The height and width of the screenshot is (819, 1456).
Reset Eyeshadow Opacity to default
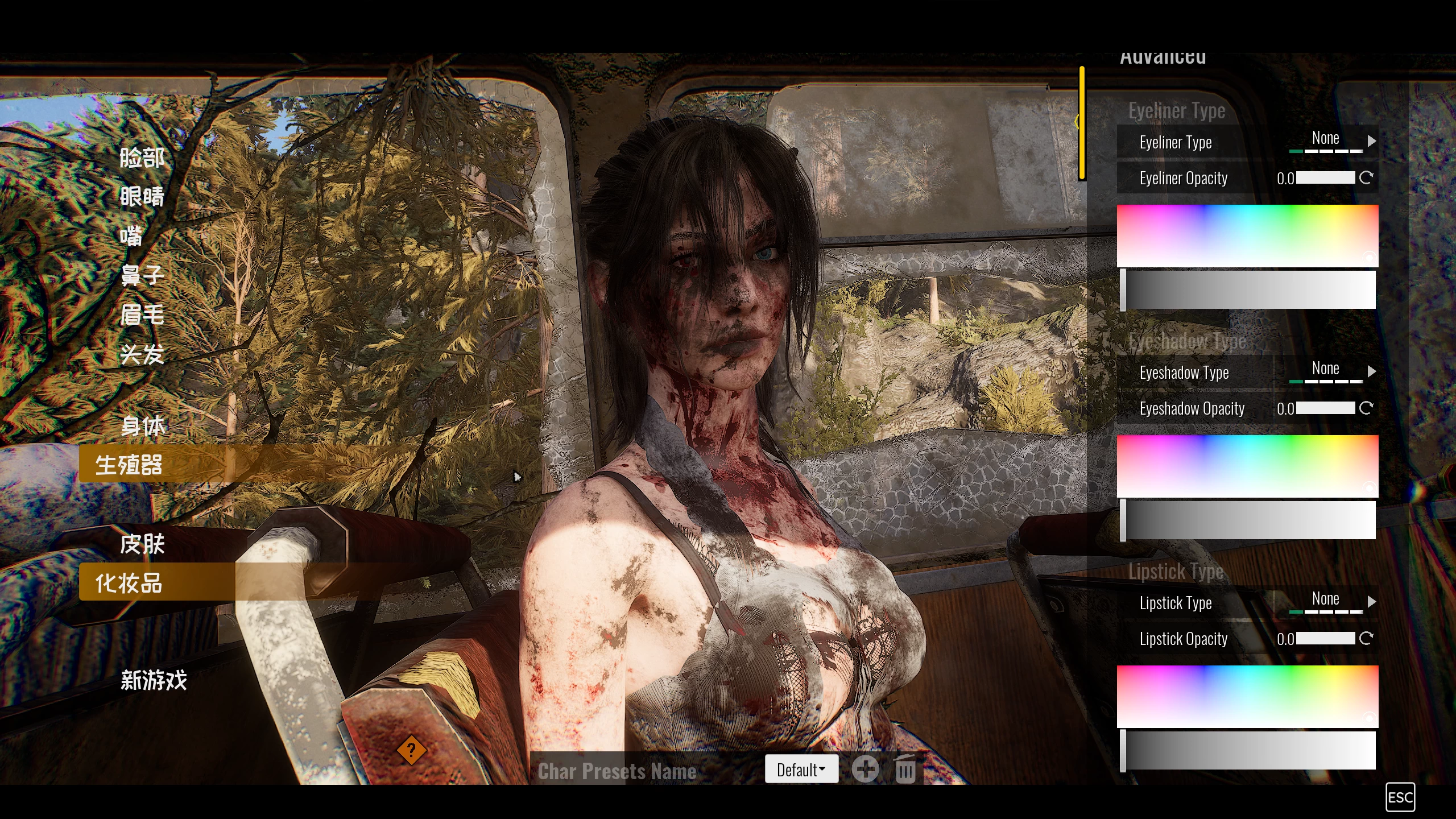click(x=1366, y=408)
